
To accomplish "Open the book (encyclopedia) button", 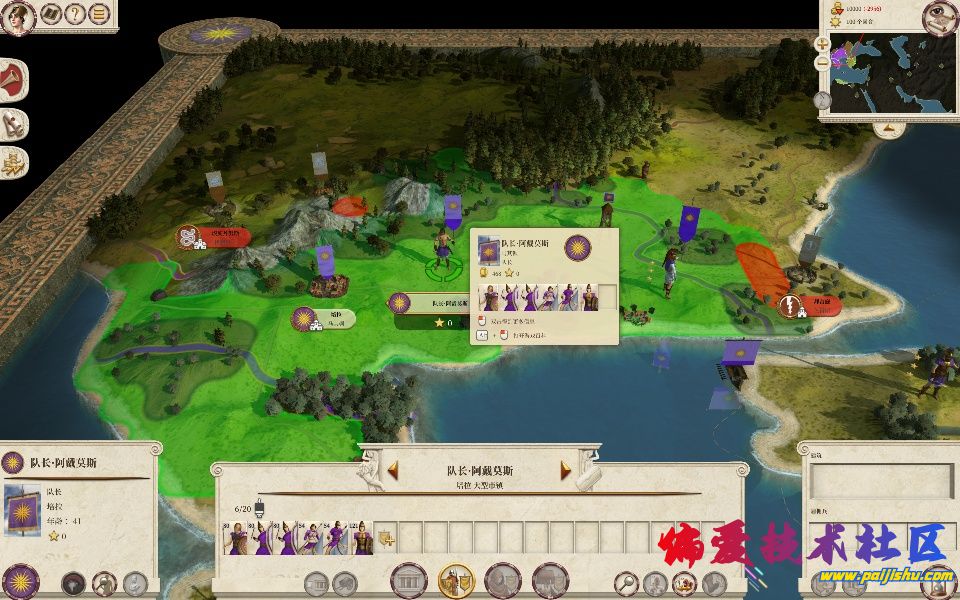I will point(50,14).
